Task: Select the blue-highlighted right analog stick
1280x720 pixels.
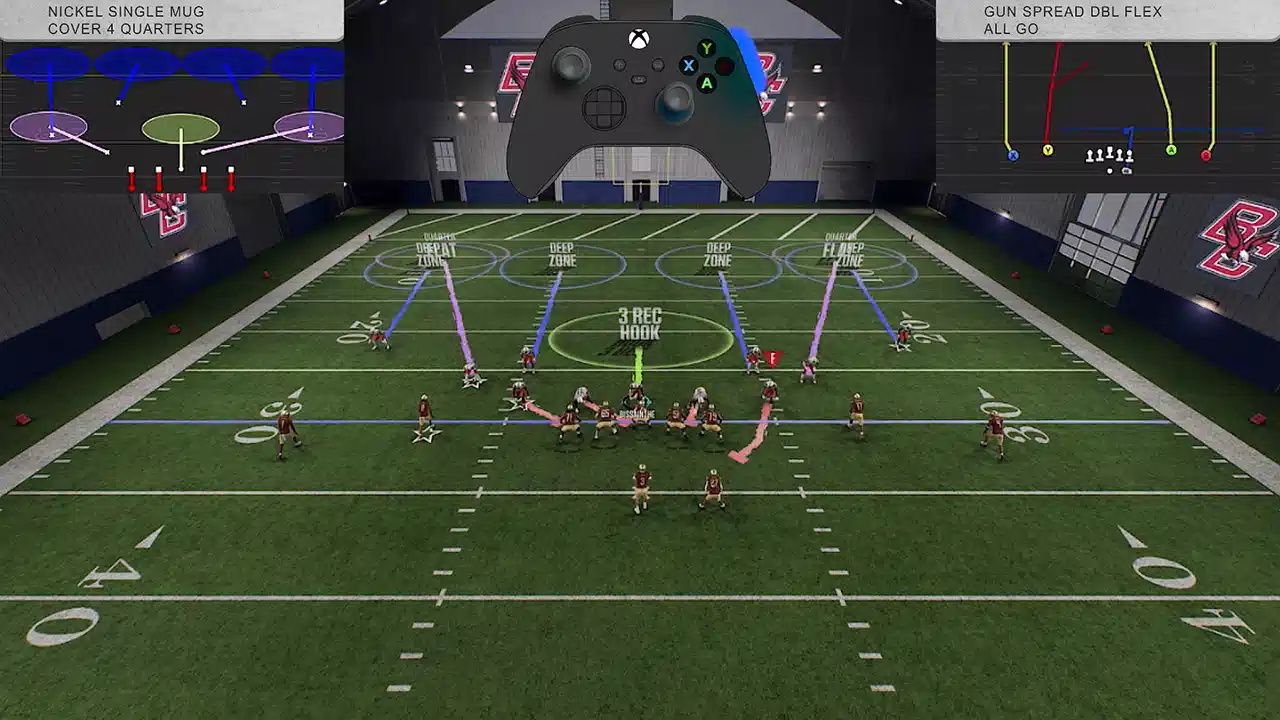Action: 677,102
